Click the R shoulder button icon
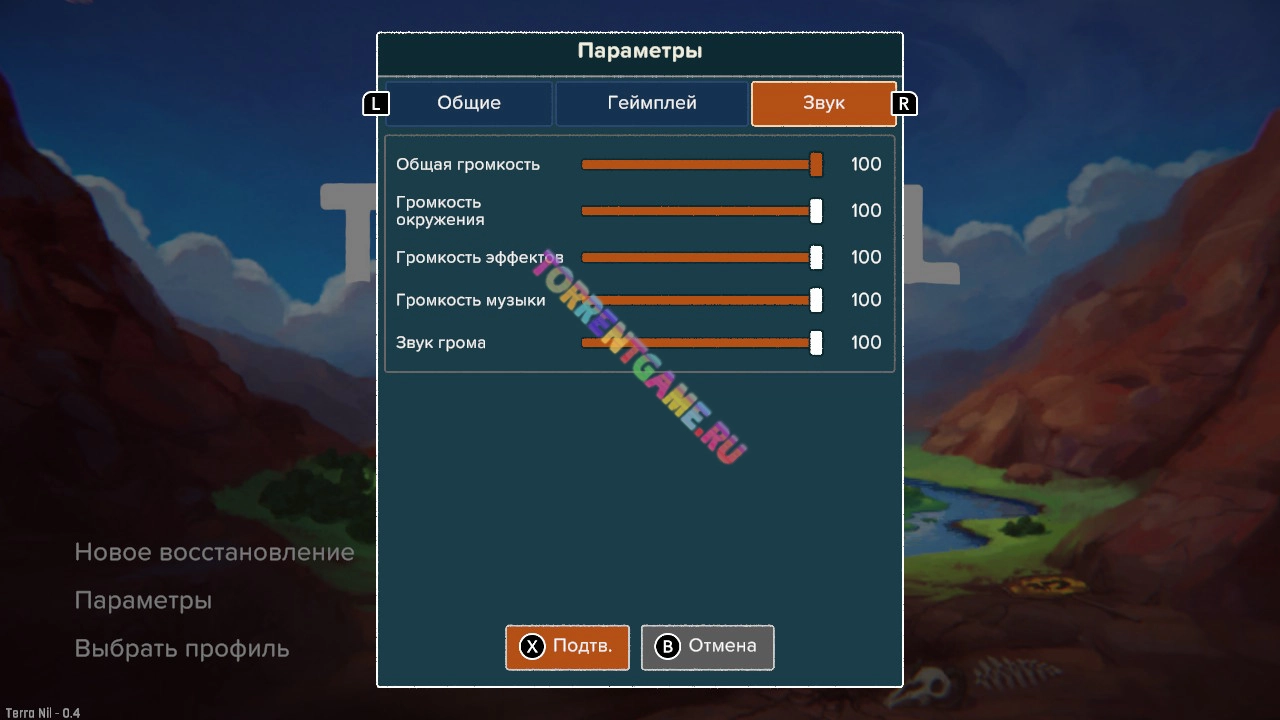This screenshot has width=1280, height=720. point(905,103)
